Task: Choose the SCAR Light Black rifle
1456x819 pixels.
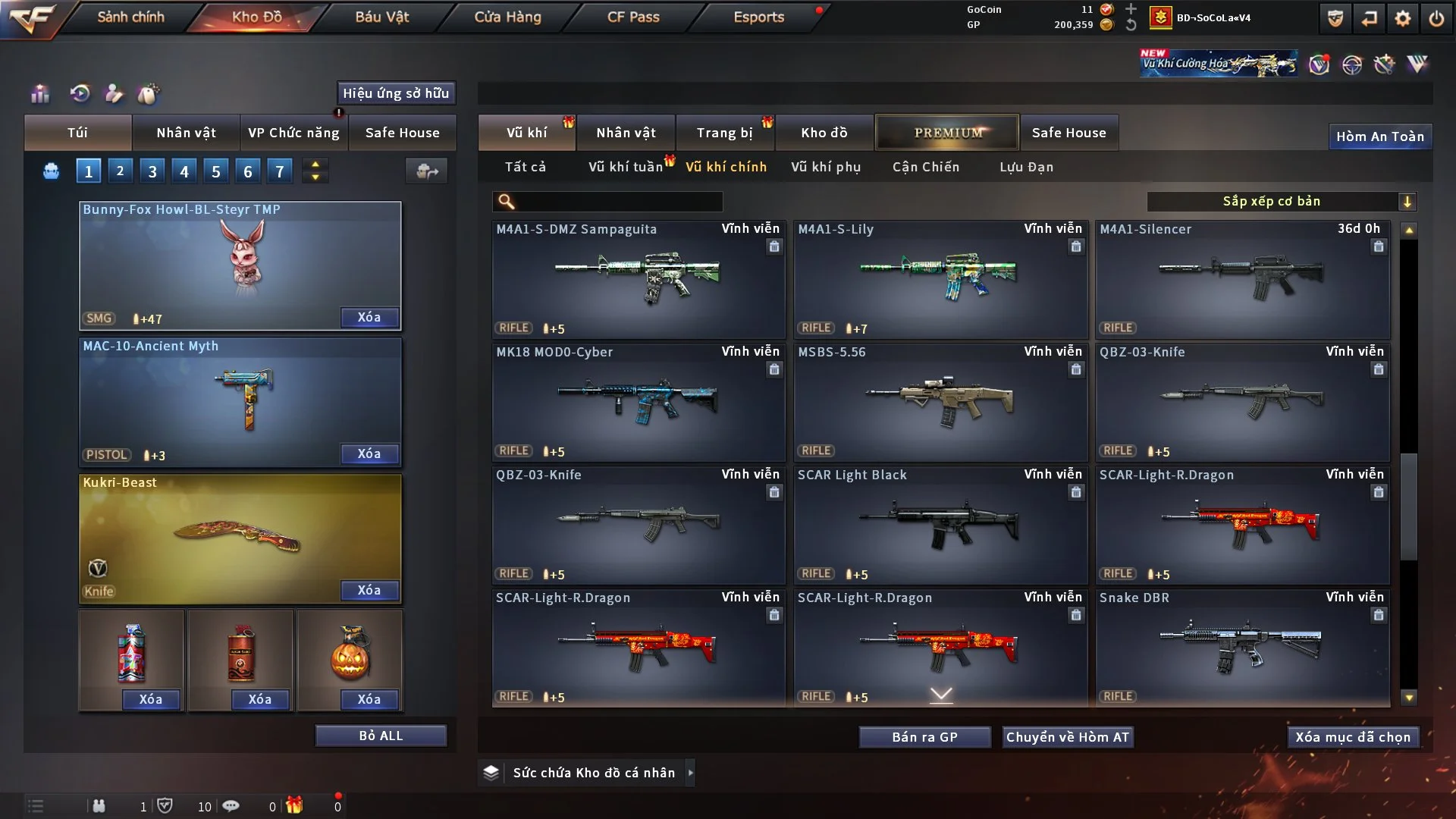Action: click(x=940, y=525)
